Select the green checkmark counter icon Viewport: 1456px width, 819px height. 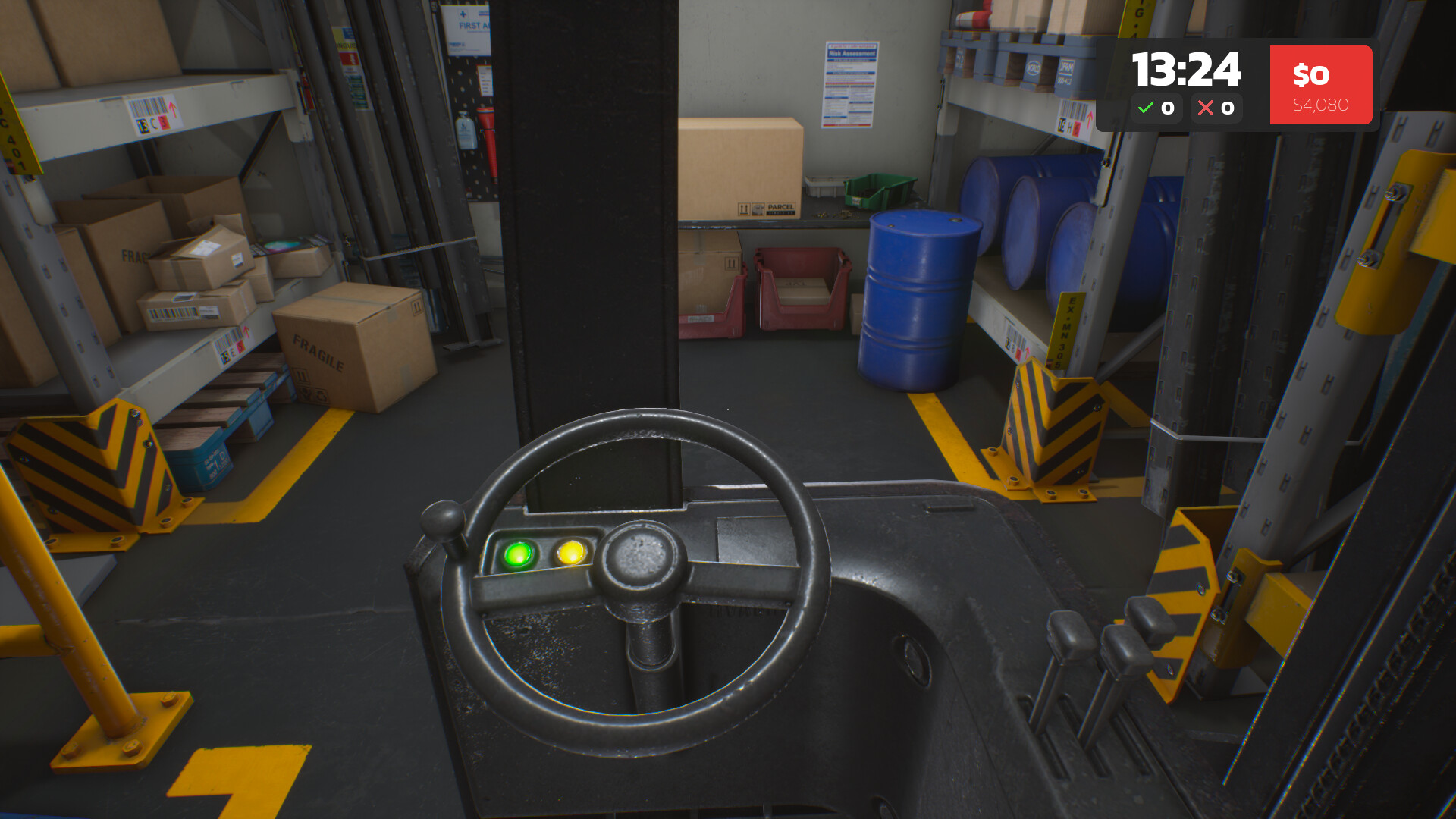1146,107
